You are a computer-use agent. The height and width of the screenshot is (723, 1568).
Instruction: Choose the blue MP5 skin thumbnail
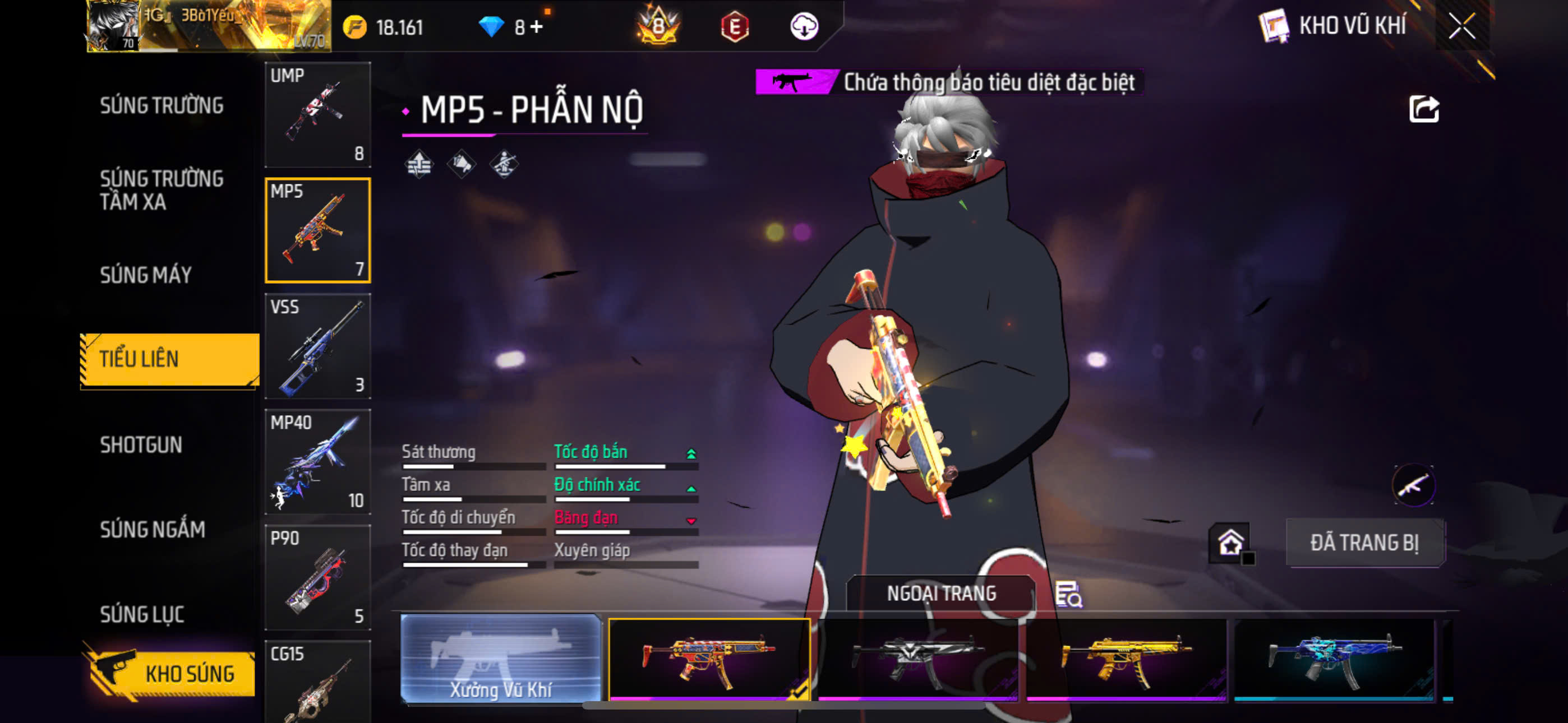(1333, 660)
